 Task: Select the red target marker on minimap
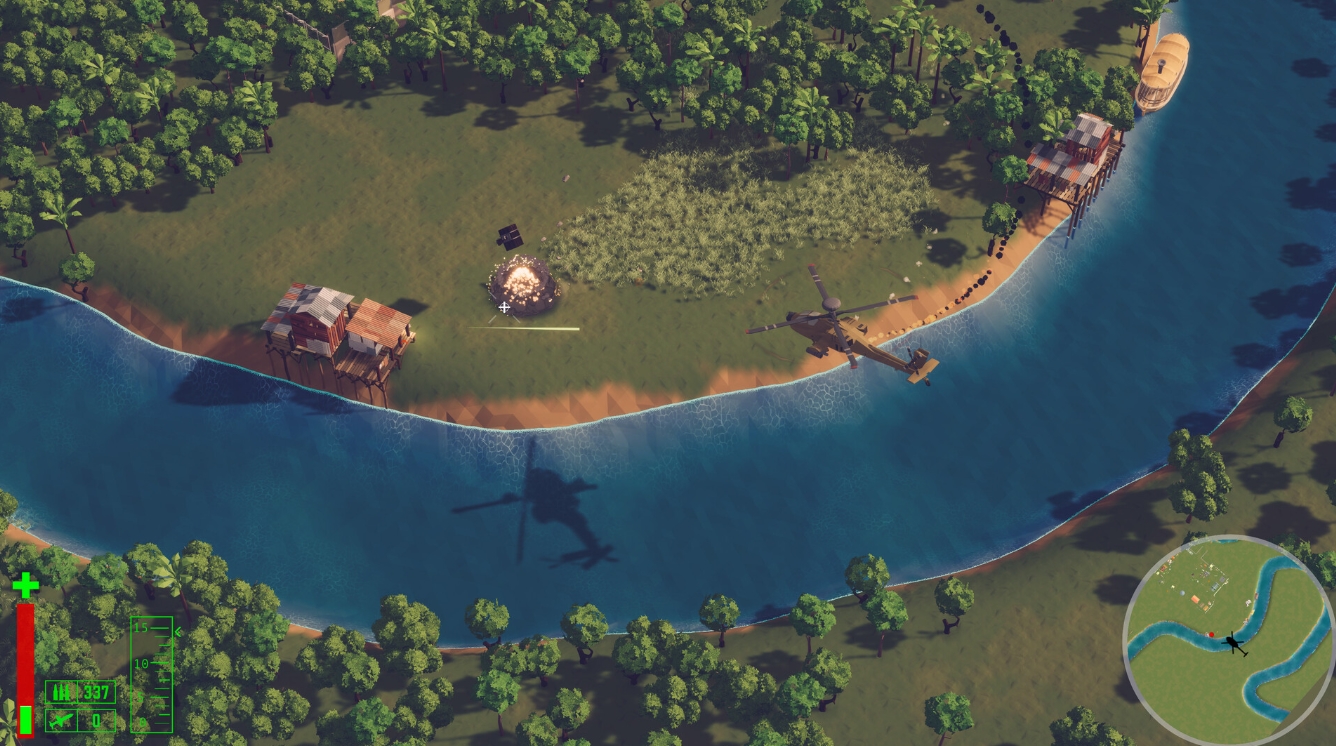click(1210, 634)
